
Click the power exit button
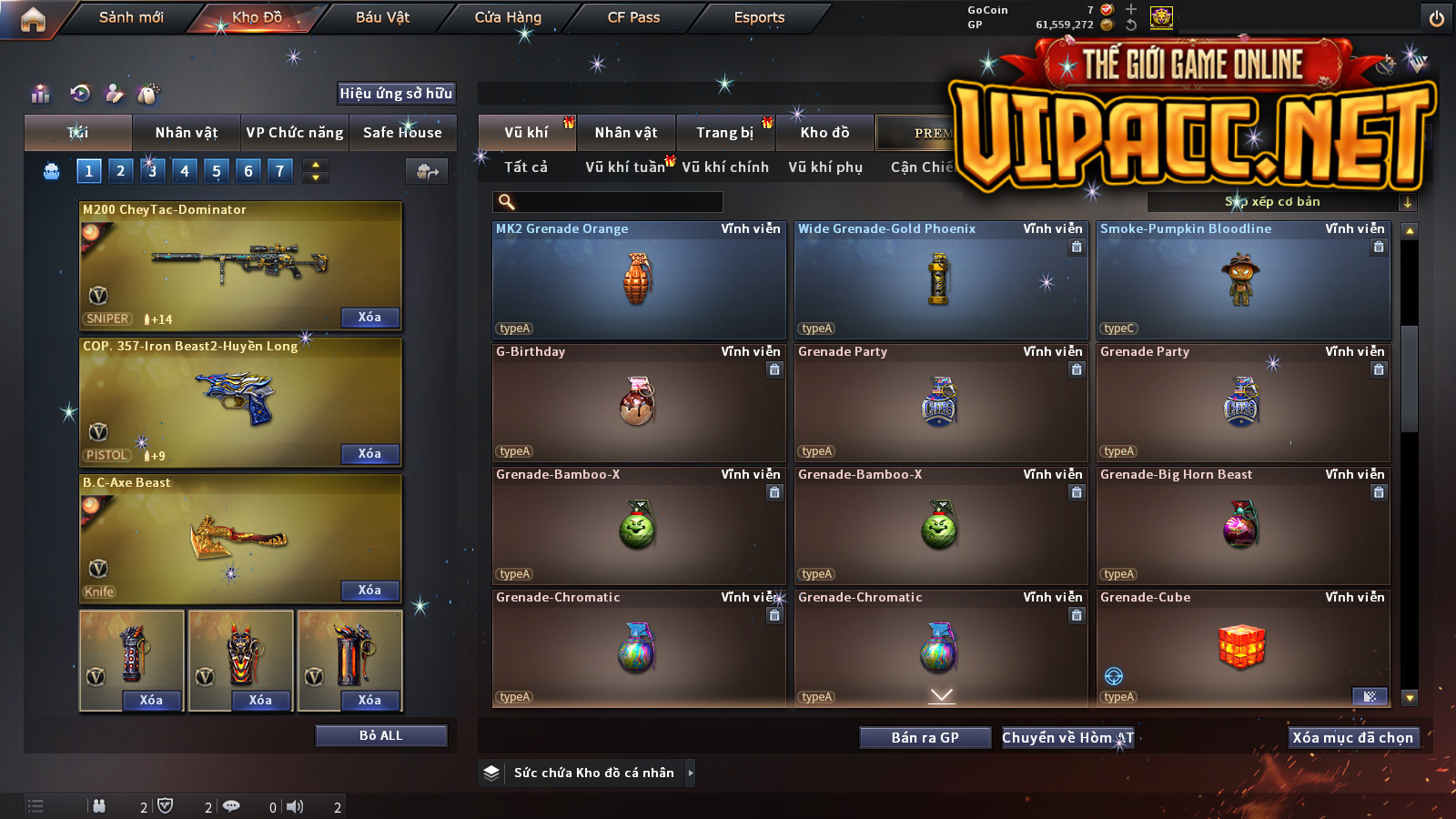1437,18
